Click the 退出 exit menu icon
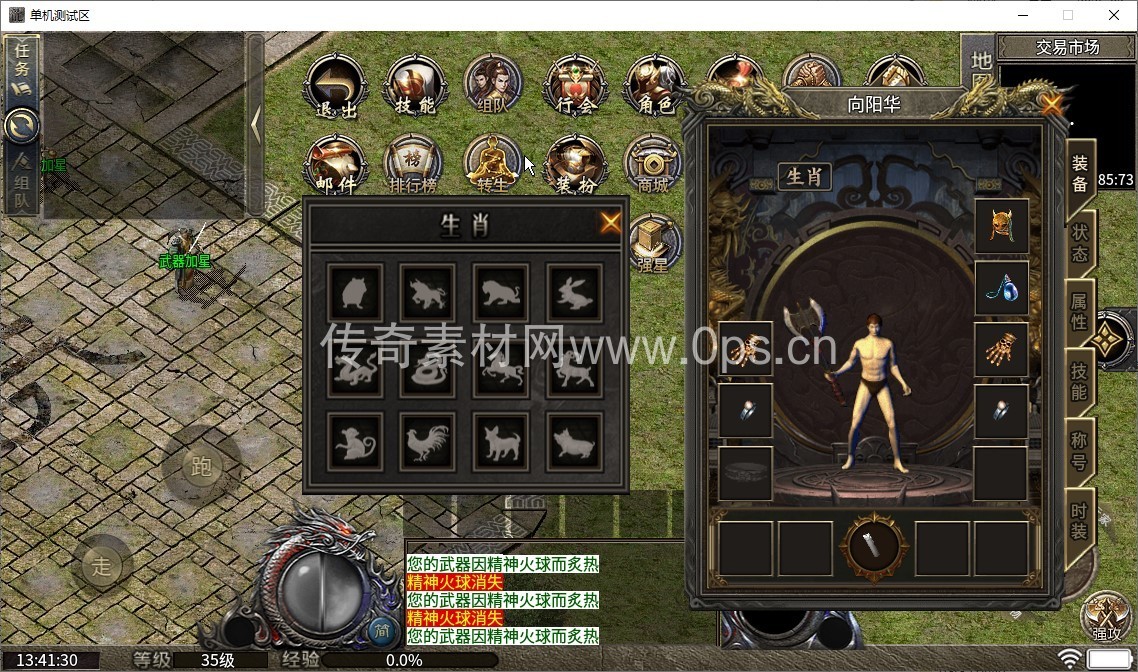1138x672 pixels. (335, 87)
